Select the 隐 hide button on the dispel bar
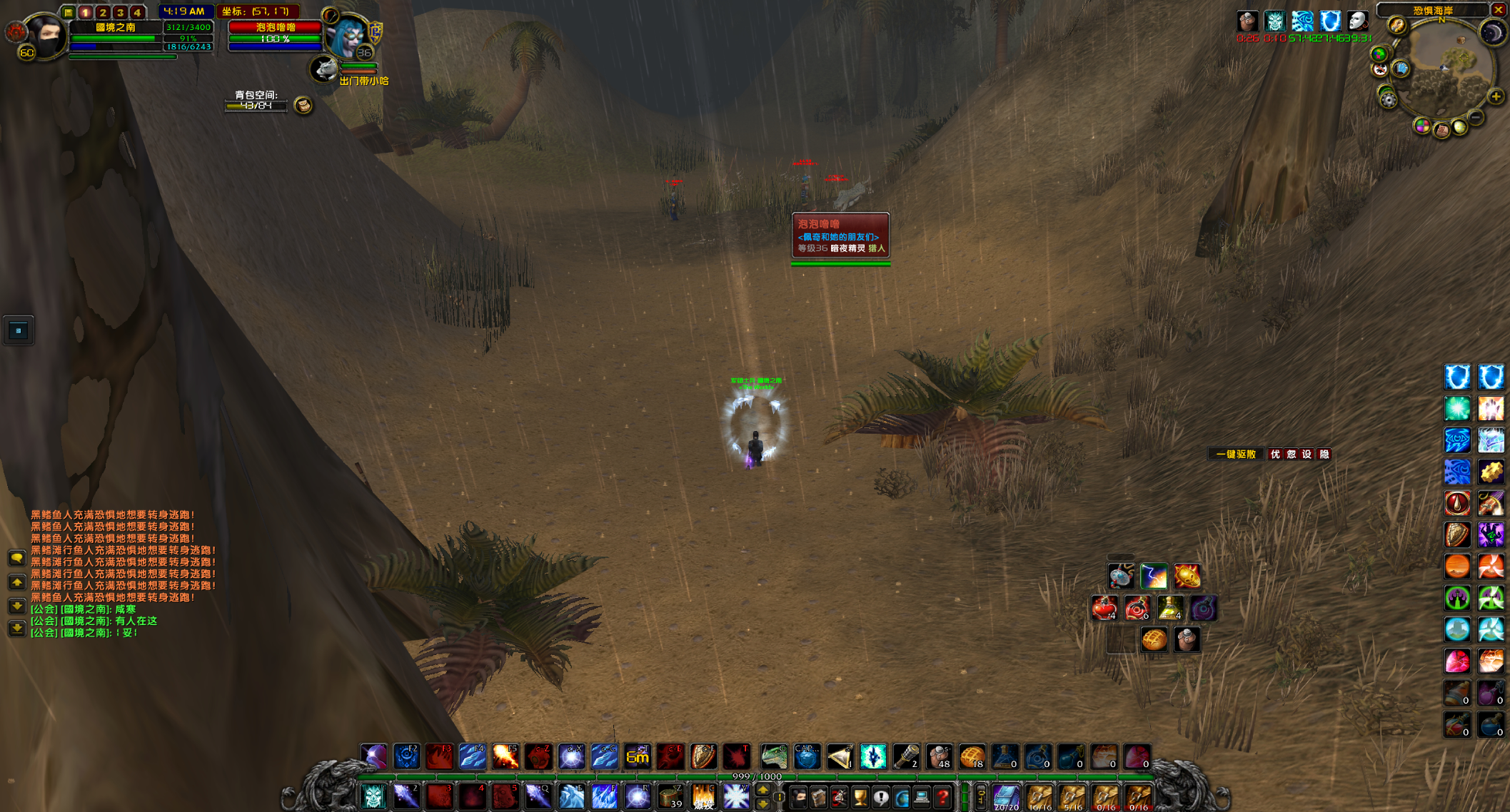Viewport: 1510px width, 812px height. pos(1324,455)
